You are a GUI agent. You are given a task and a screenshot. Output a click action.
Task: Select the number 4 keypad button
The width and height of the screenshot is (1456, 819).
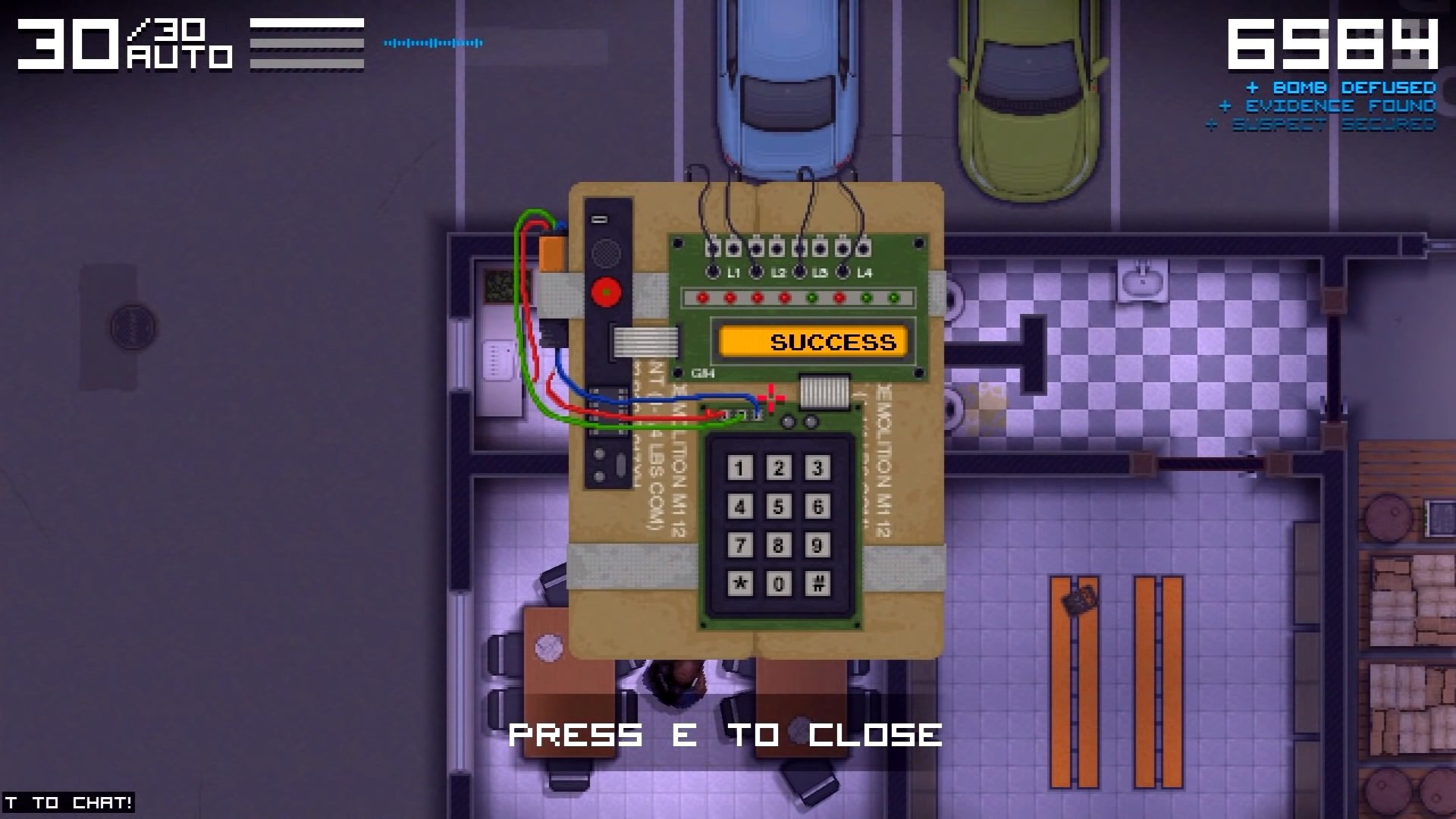pos(740,507)
